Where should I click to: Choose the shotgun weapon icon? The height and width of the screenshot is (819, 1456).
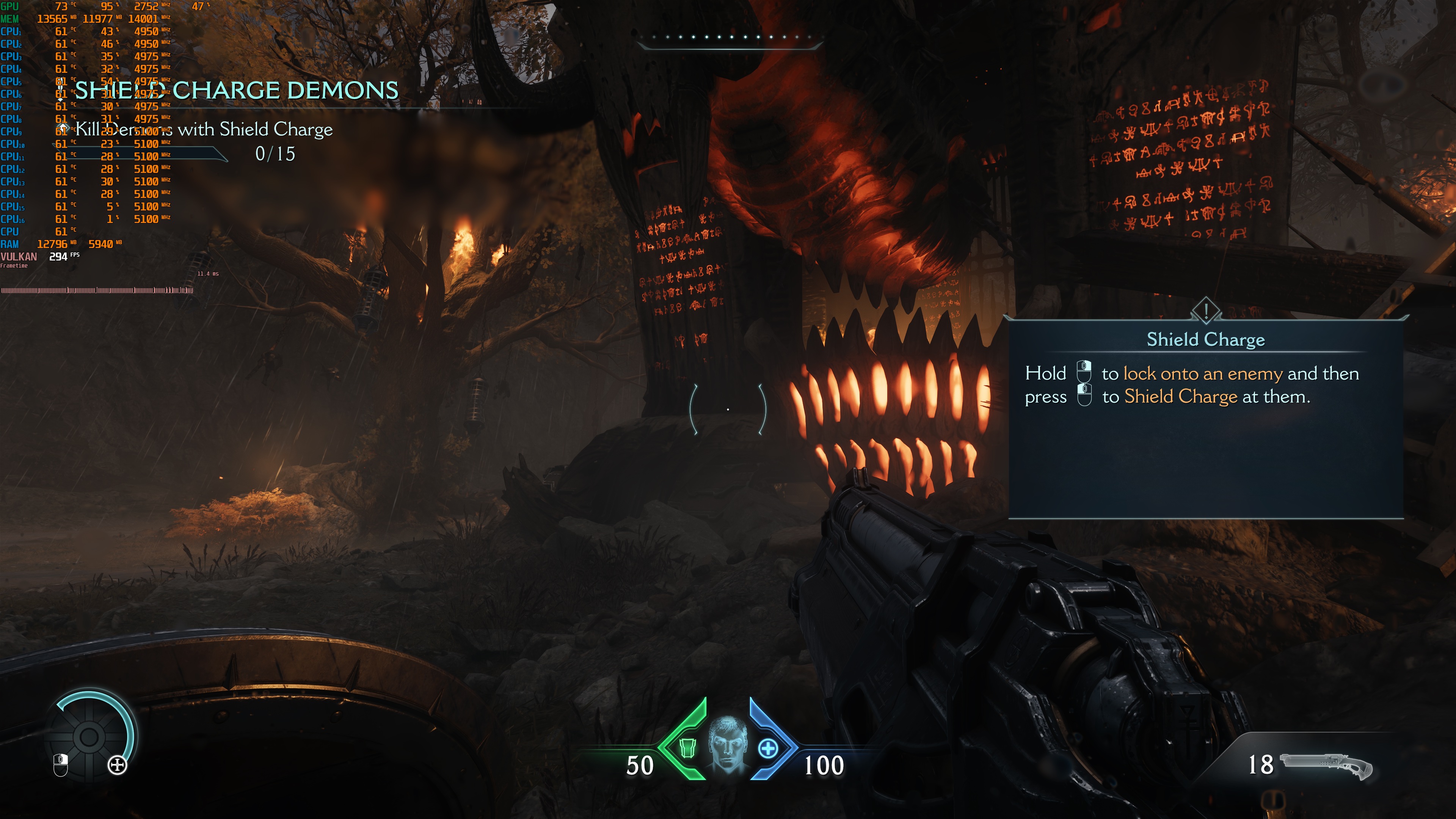pos(1326,765)
